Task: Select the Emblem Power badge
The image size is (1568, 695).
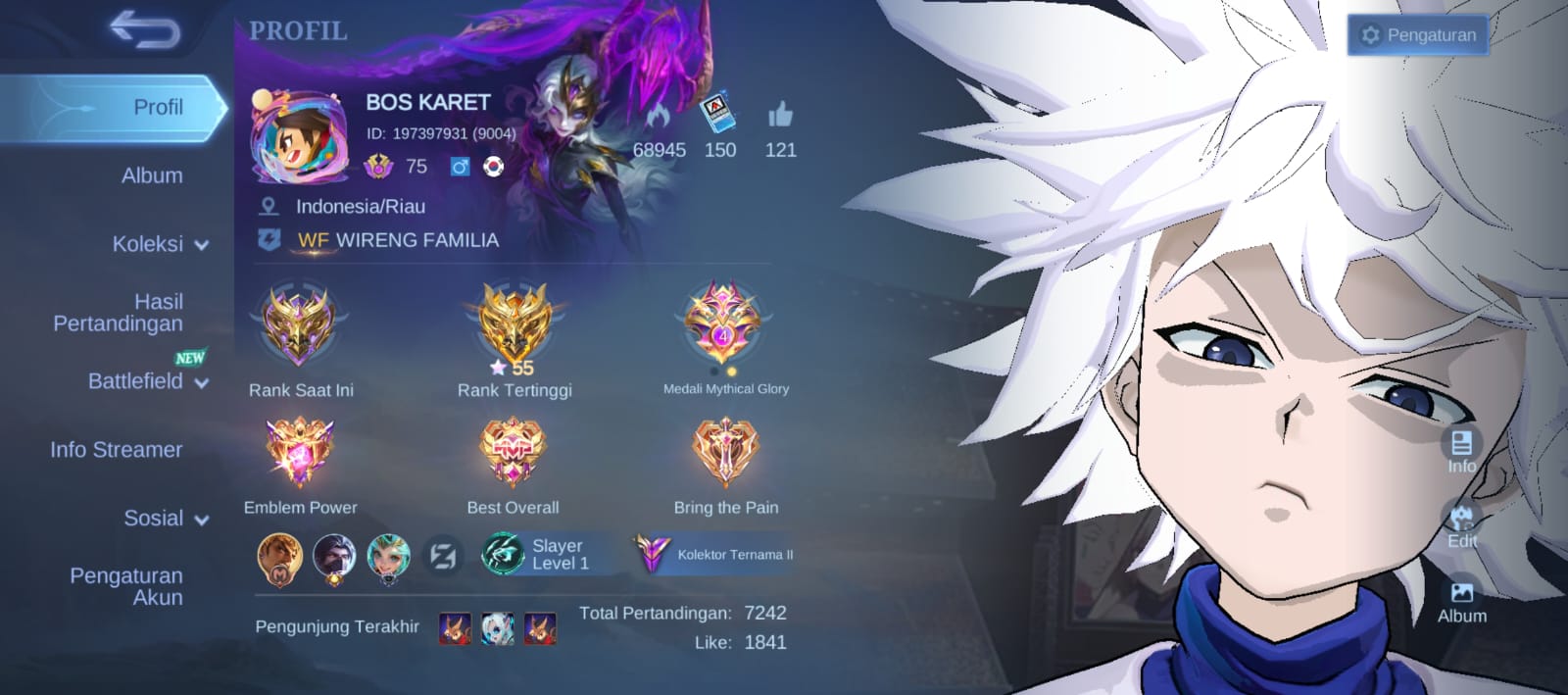Action: pyautogui.click(x=300, y=452)
